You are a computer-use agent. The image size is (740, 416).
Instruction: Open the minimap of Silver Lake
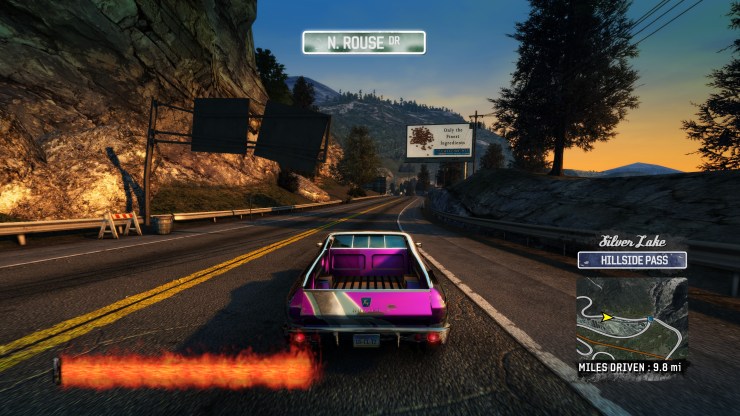(x=631, y=316)
